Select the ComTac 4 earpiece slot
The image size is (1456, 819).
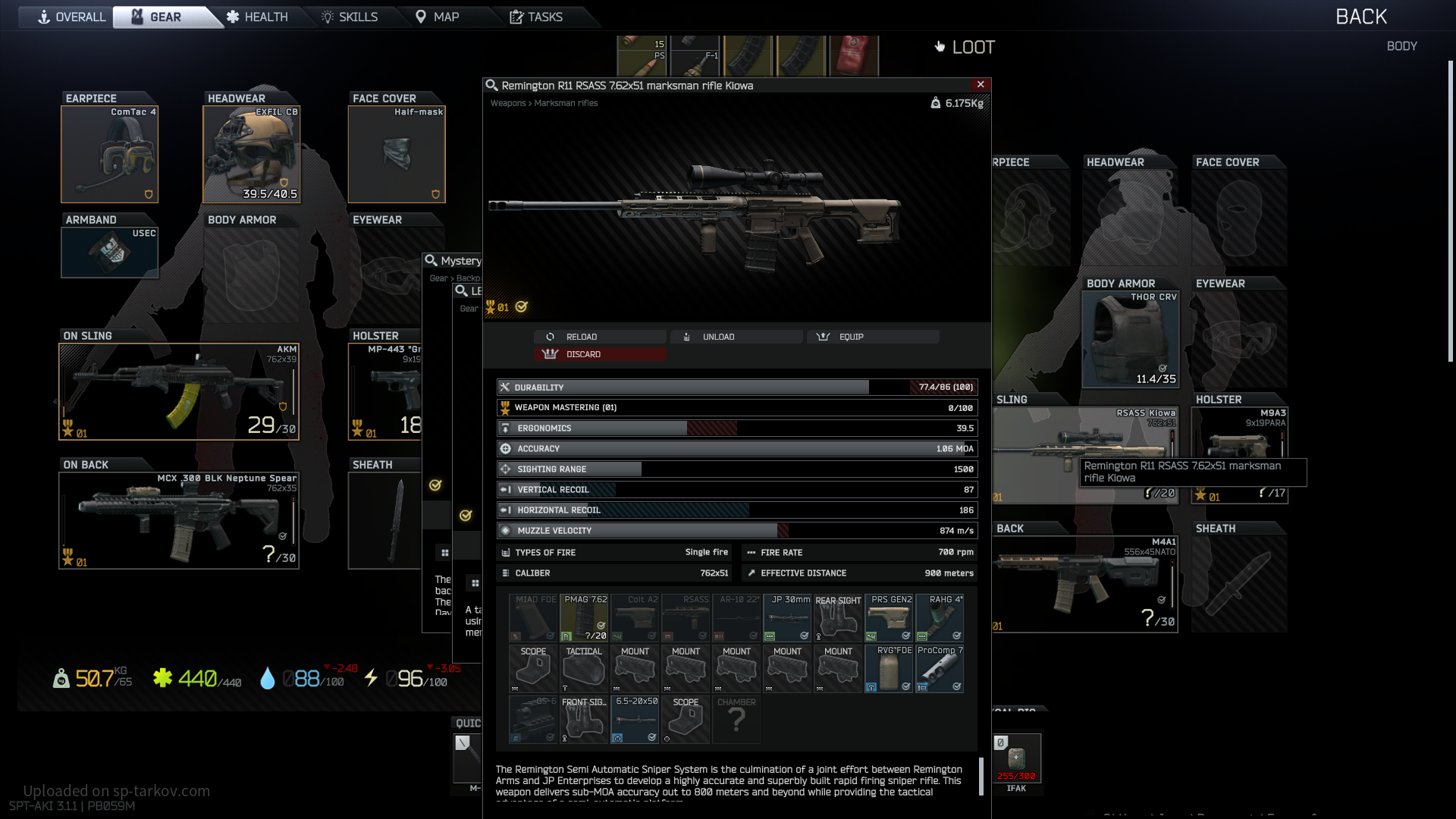coord(109,155)
